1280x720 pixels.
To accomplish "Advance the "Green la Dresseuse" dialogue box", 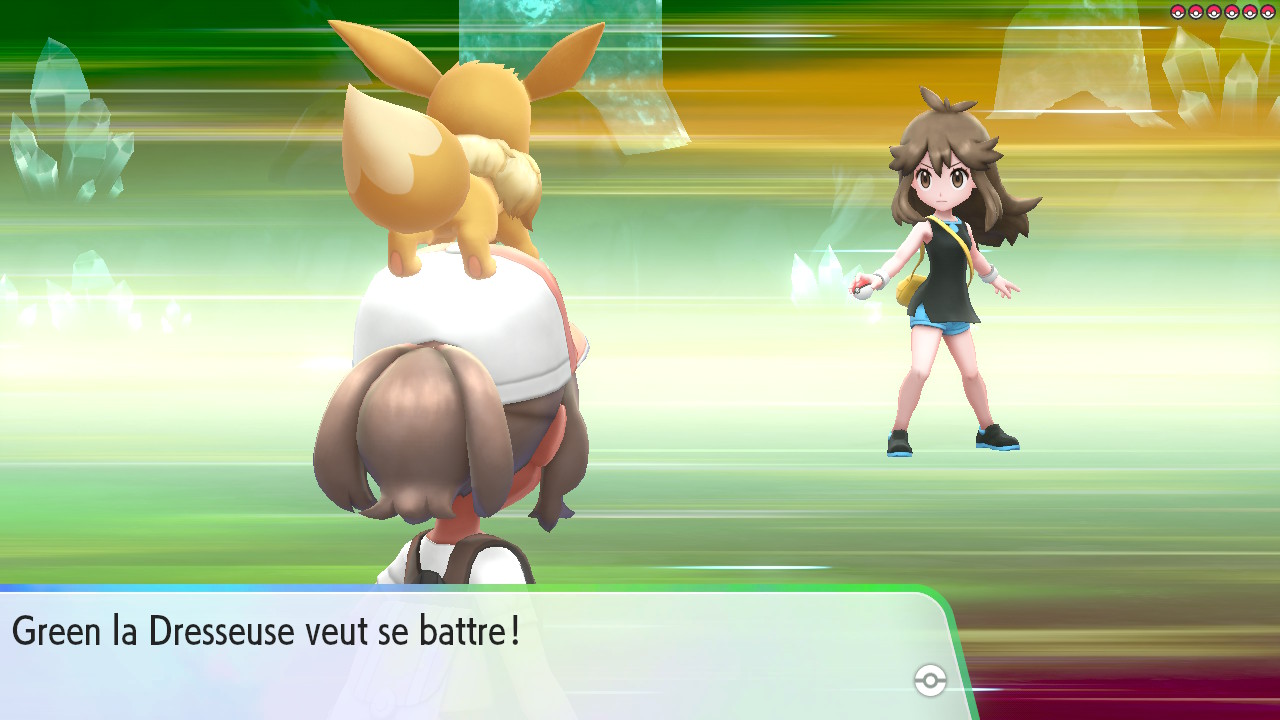I will pyautogui.click(x=470, y=652).
